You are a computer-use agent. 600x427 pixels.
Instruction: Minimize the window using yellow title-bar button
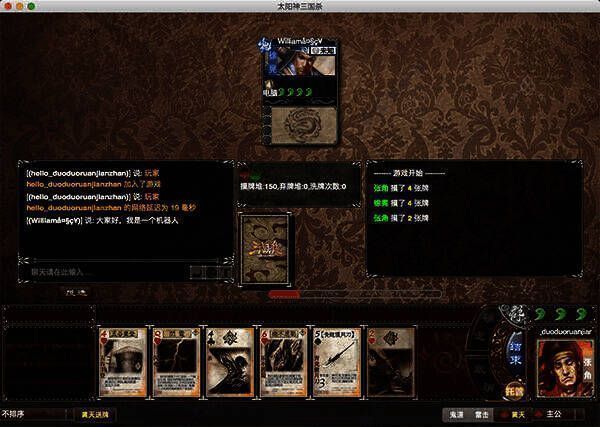click(x=21, y=6)
